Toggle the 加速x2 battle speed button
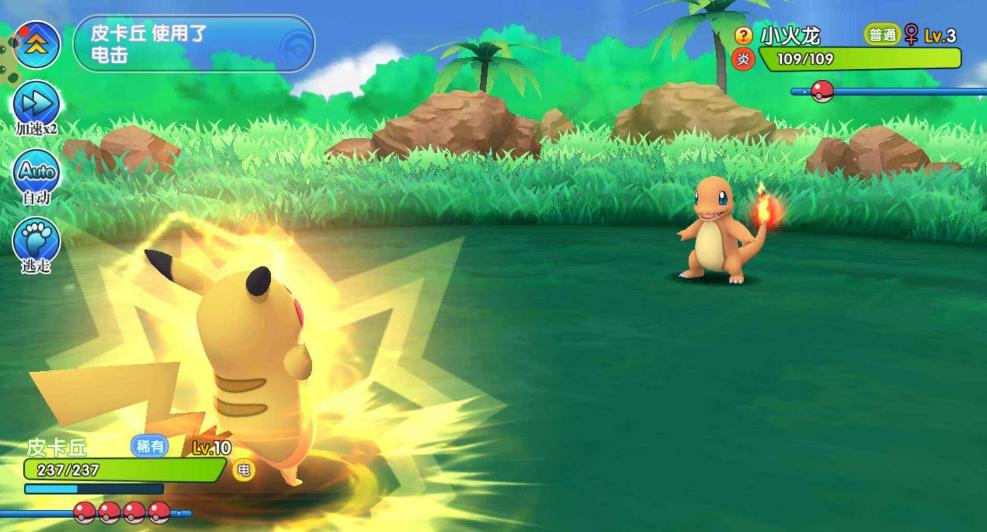 (x=36, y=104)
